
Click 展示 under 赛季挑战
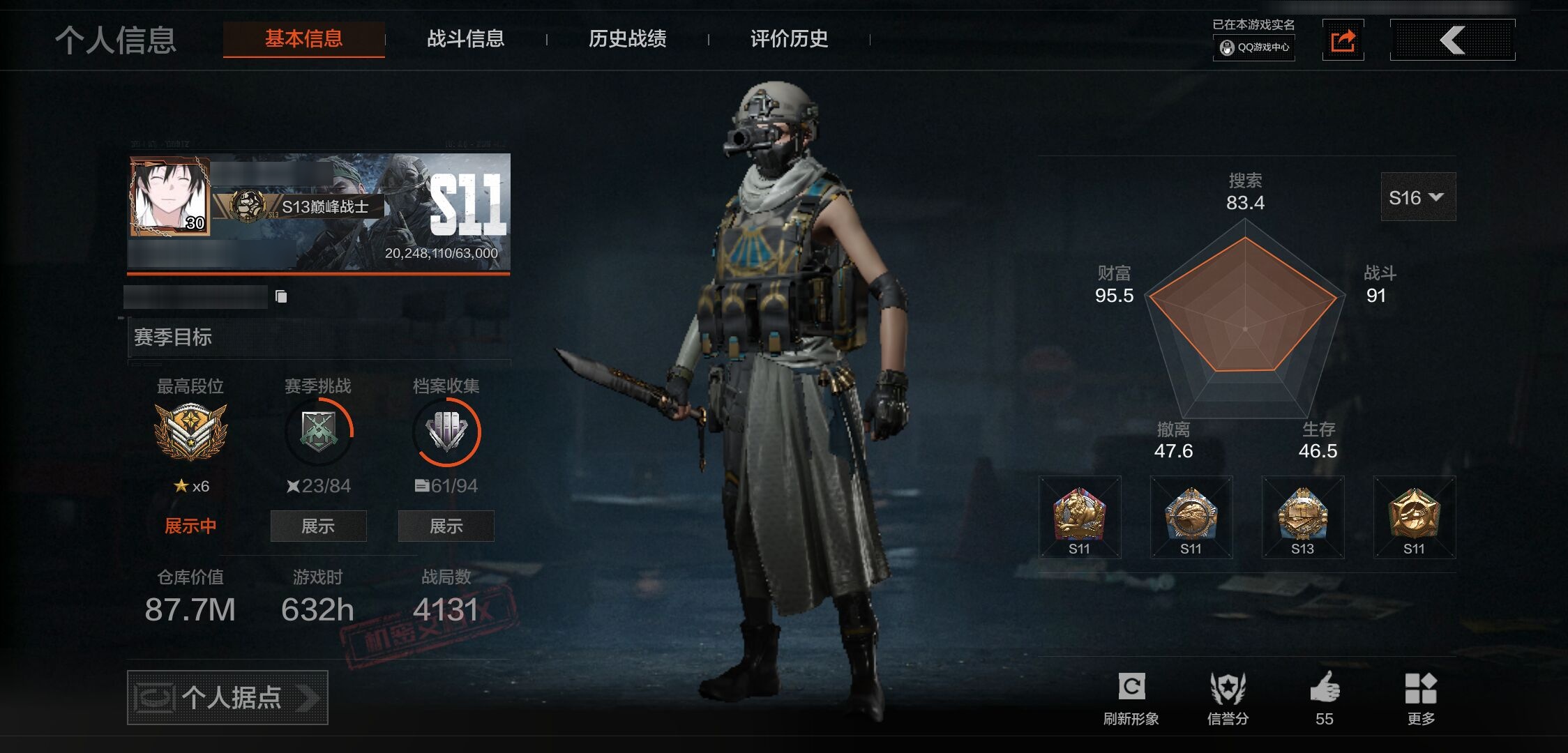pos(318,526)
